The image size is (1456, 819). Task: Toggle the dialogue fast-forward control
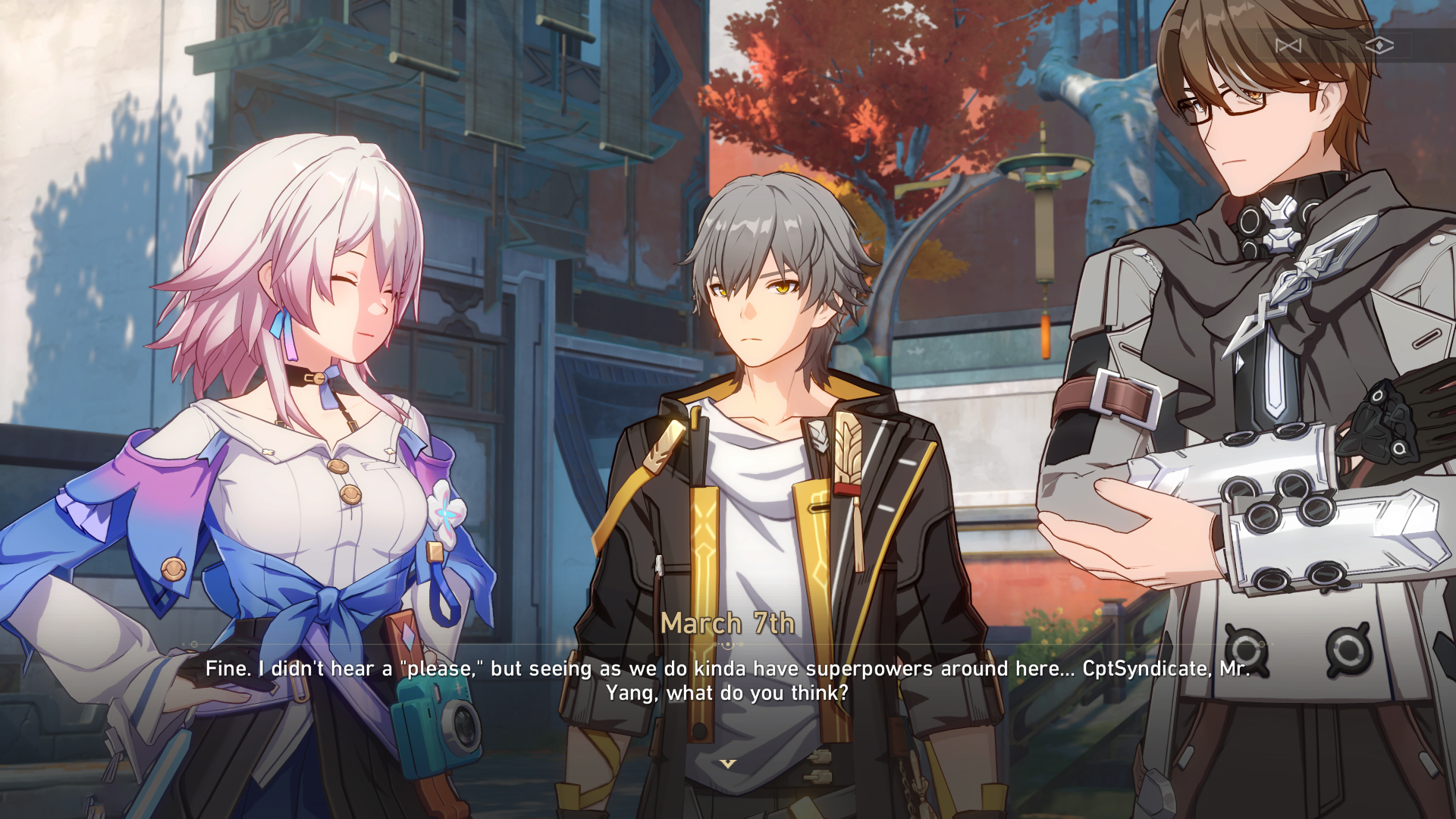pyautogui.click(x=1289, y=45)
